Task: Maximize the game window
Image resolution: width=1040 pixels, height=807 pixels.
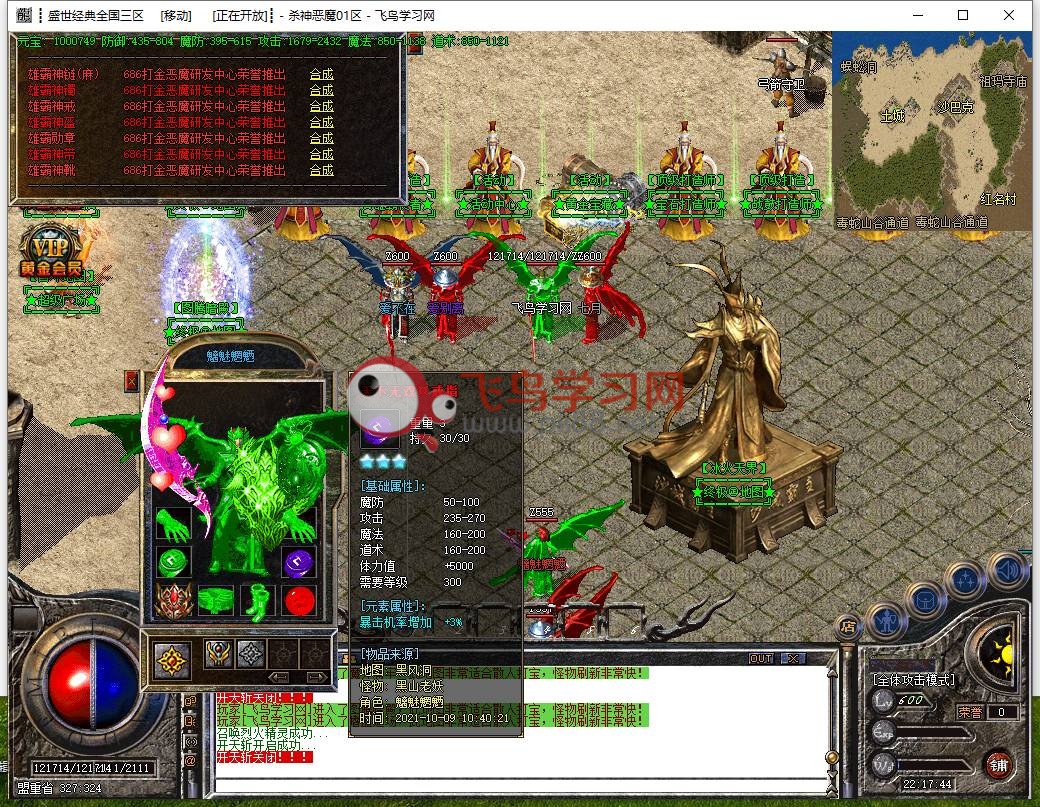Action: 963,15
